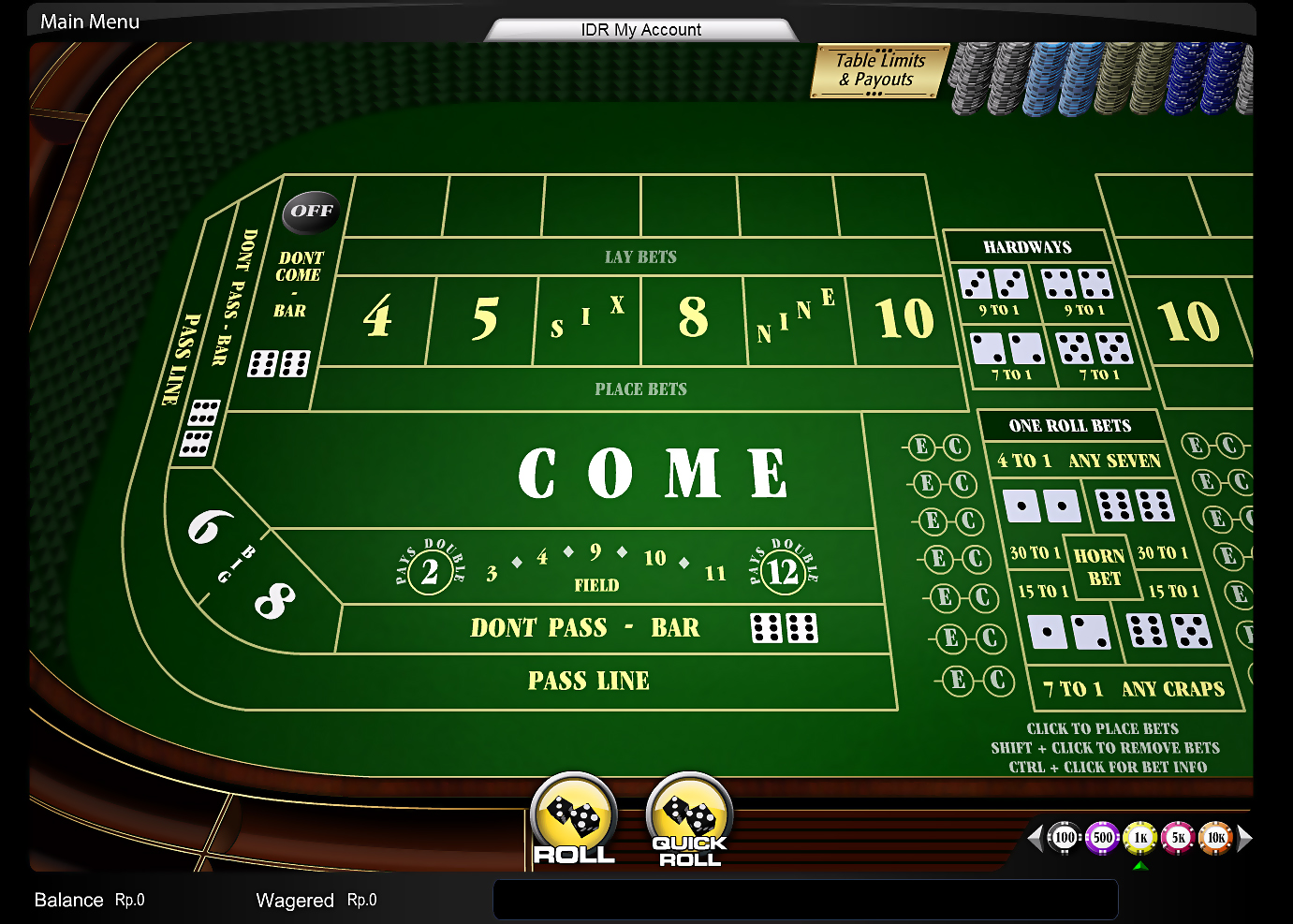Activate the Quick Roll button
This screenshot has width=1293, height=924.
pos(690,819)
